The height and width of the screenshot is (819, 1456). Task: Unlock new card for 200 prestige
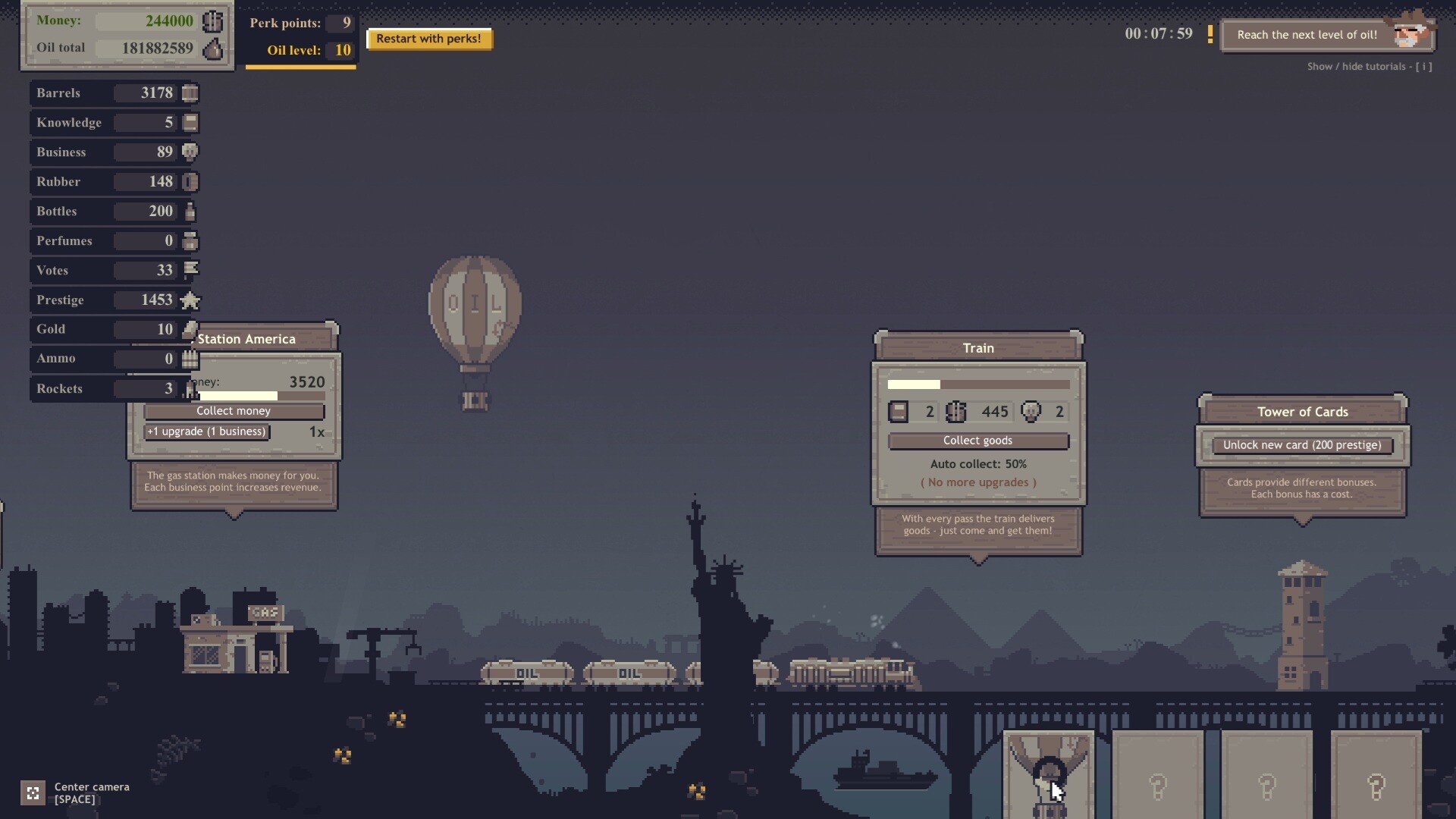tap(1301, 445)
